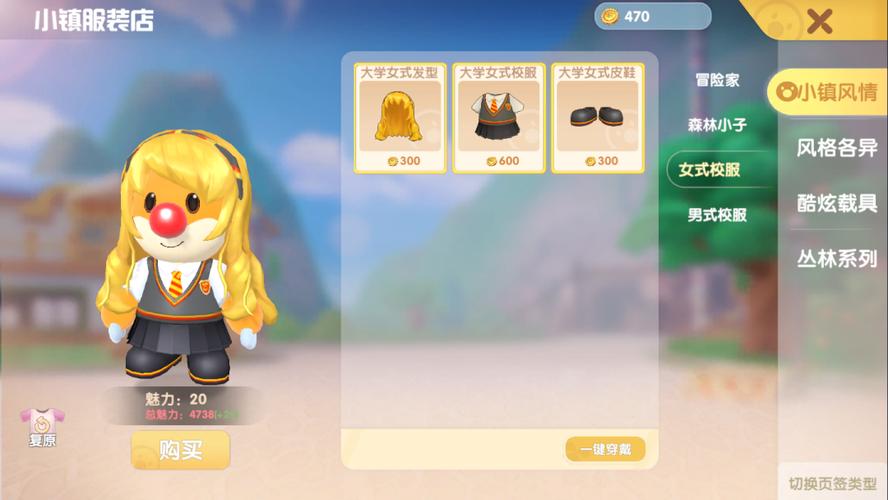Open the 丛林系列 jungle series tab
Viewport: 888px width, 500px height.
point(836,258)
